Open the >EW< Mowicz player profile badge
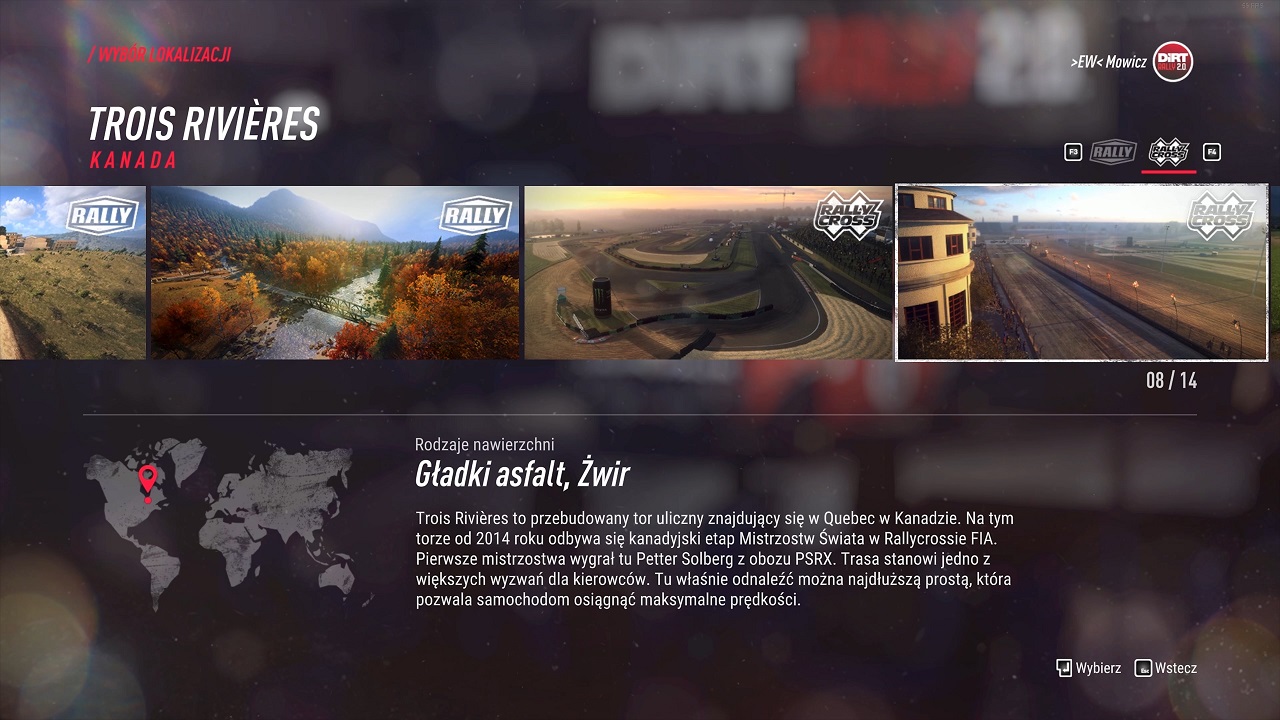 (1172, 62)
